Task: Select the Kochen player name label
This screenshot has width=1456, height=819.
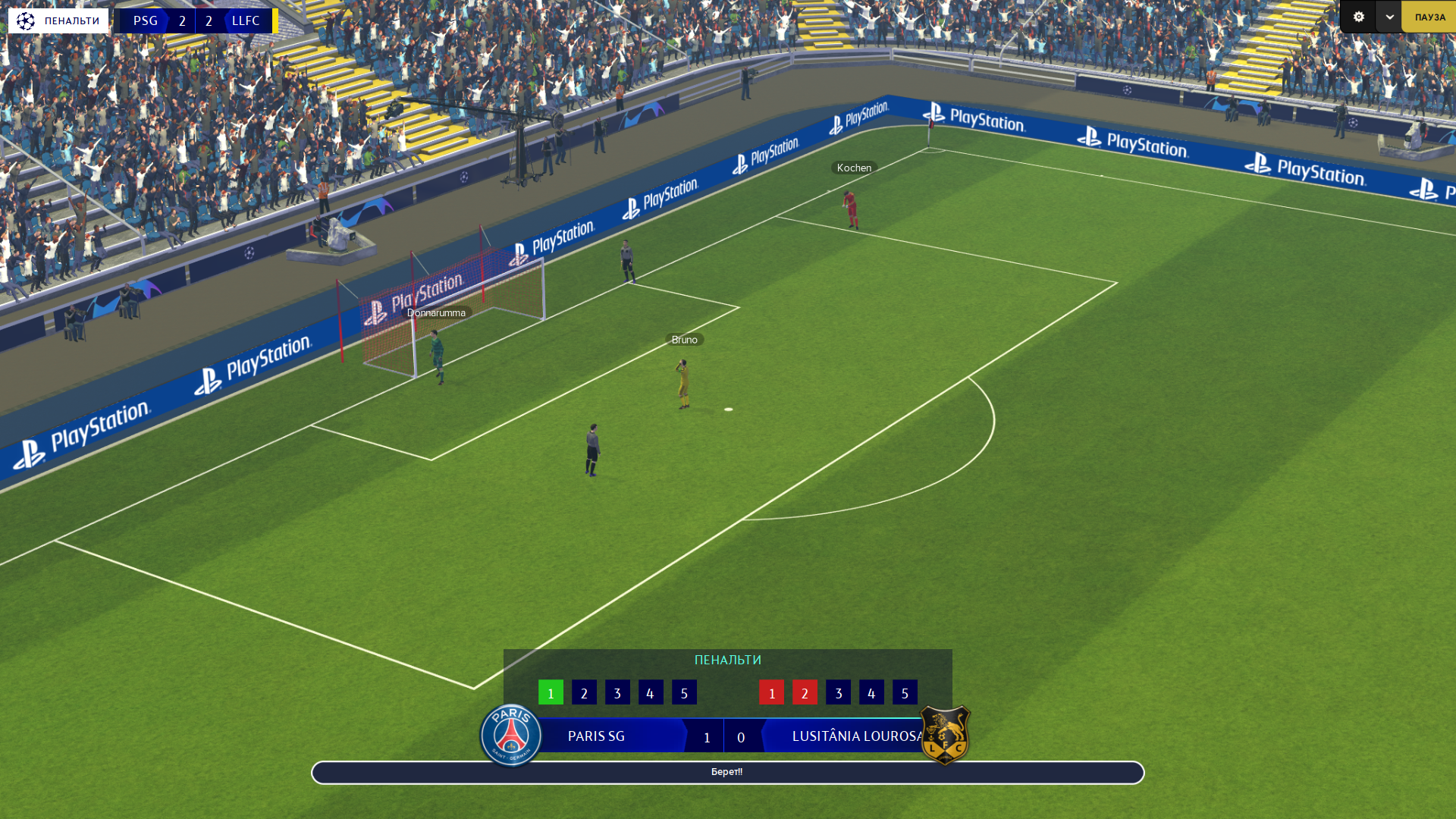Action: point(854,168)
